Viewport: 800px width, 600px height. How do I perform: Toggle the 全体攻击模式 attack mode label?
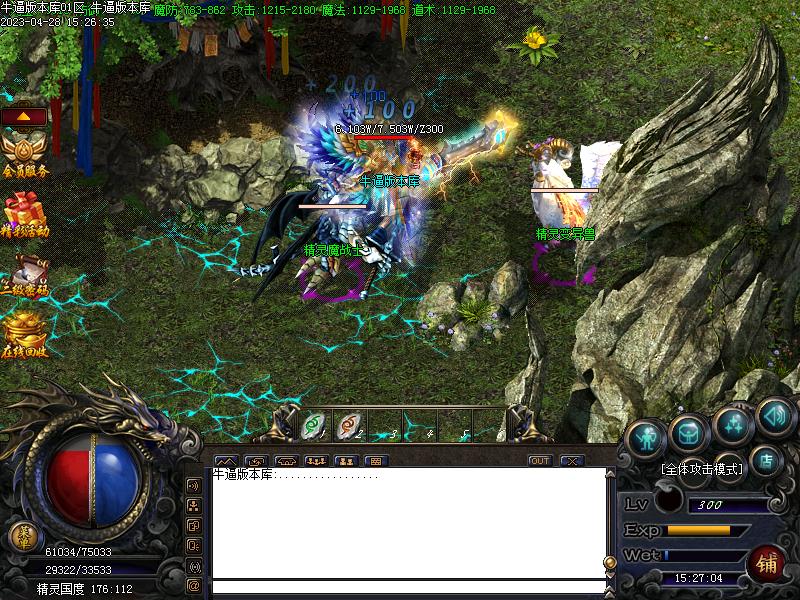703,468
